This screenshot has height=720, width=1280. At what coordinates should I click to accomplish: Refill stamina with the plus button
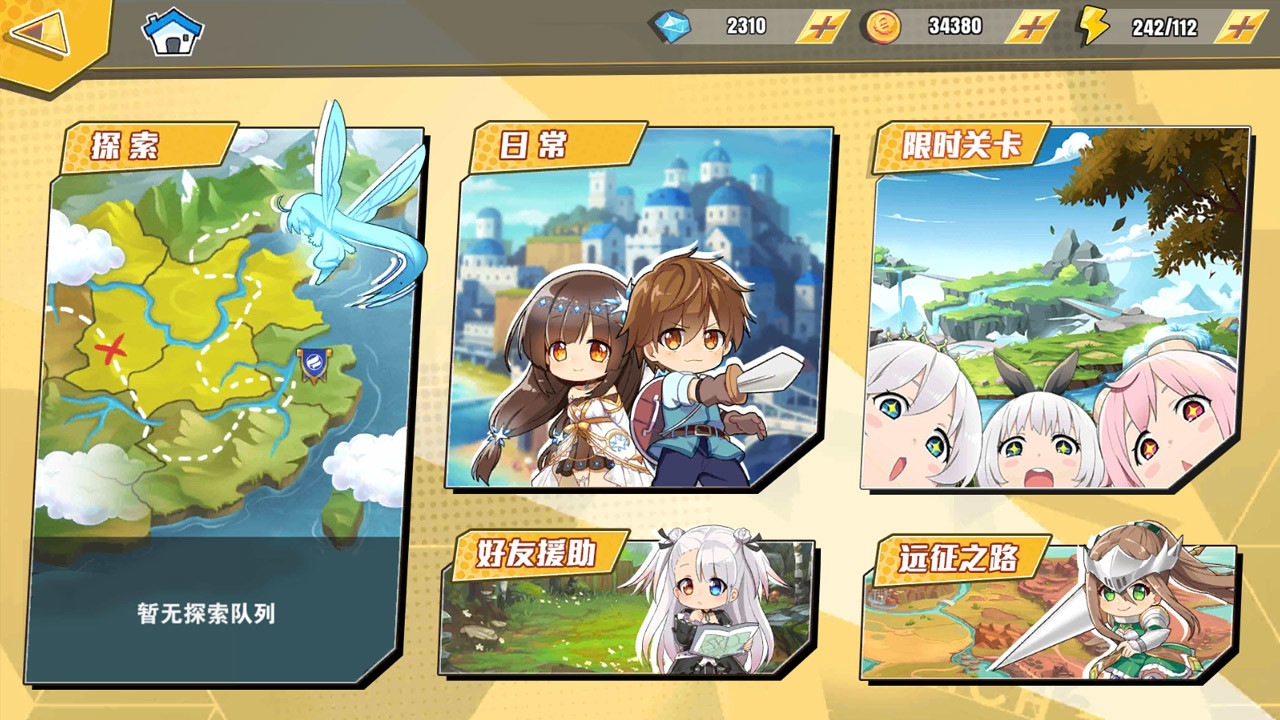tap(1240, 26)
